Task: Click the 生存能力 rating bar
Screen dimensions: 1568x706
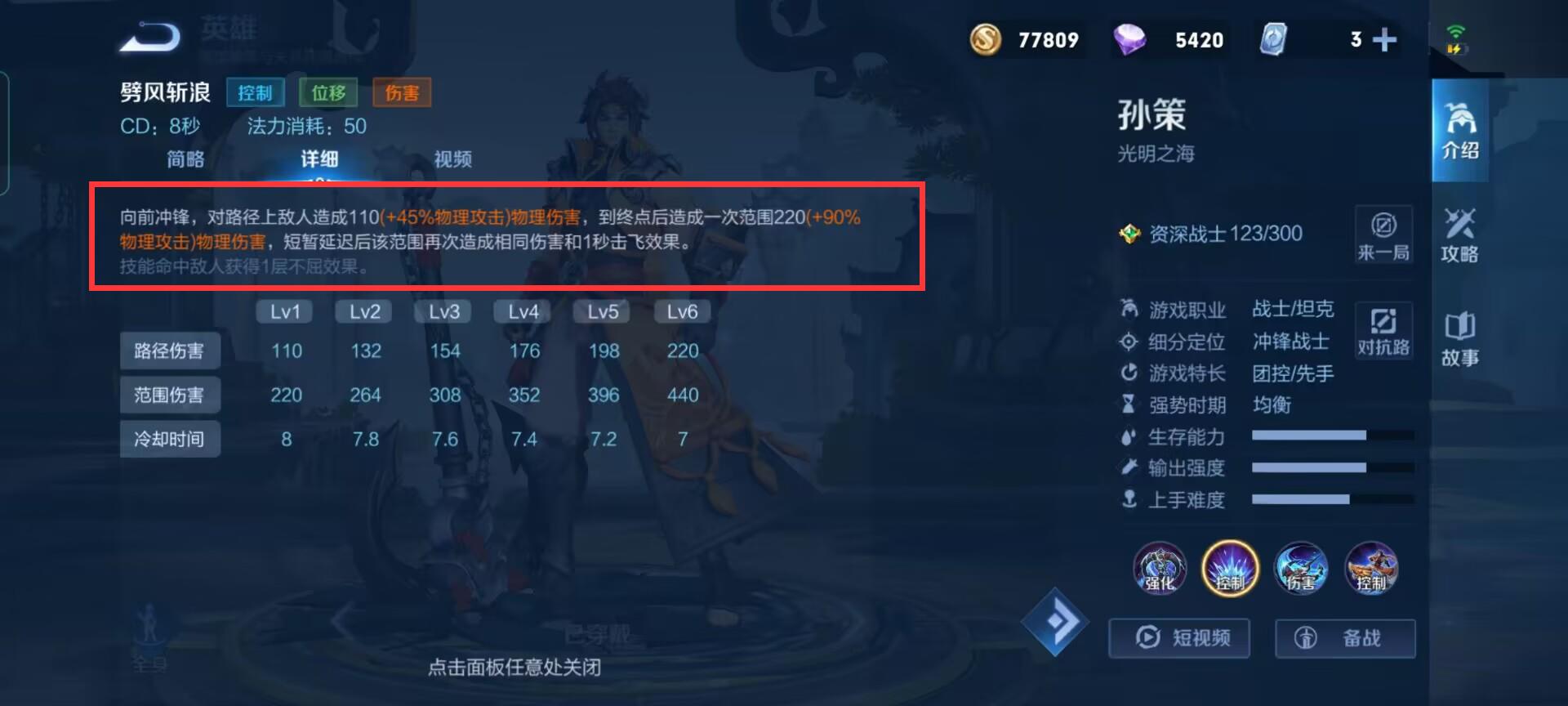Action: point(1330,437)
